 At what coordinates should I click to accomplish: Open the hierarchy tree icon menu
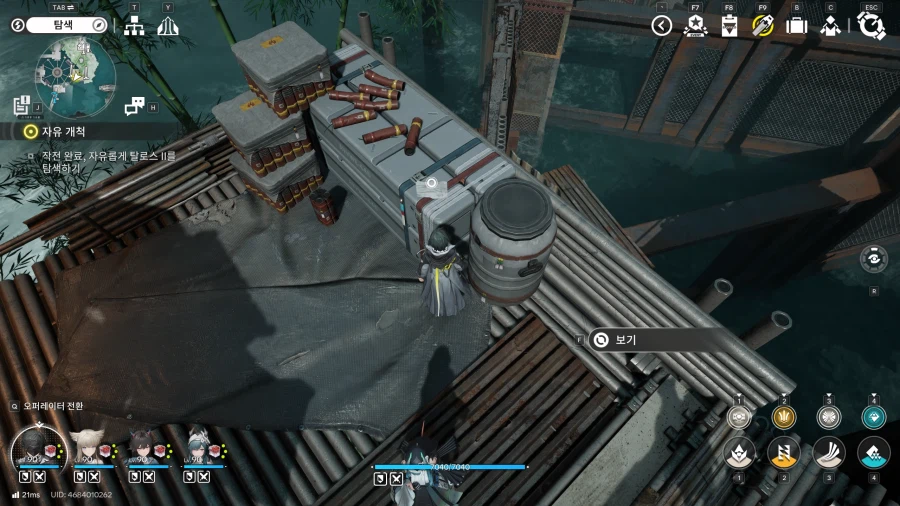coord(134,26)
